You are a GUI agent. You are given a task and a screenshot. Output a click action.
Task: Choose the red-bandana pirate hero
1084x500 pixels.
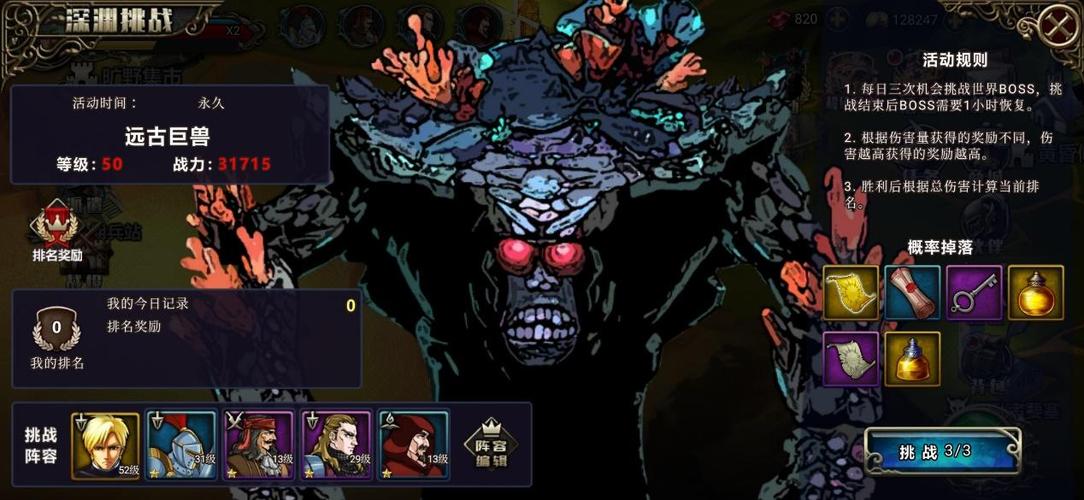[258, 445]
